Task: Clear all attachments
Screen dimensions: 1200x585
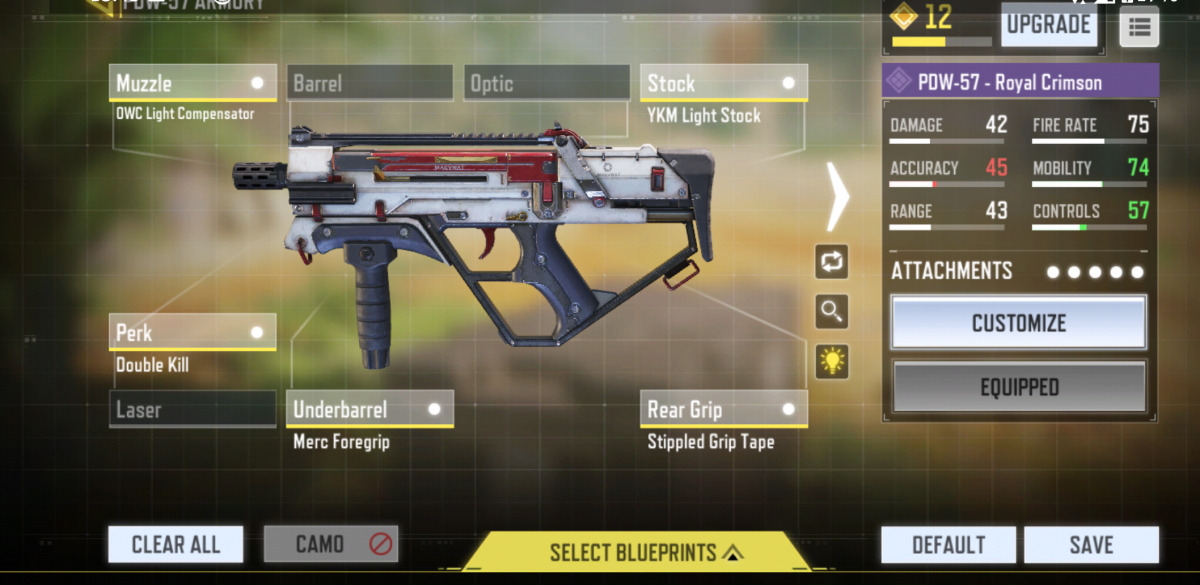Action: pos(176,545)
